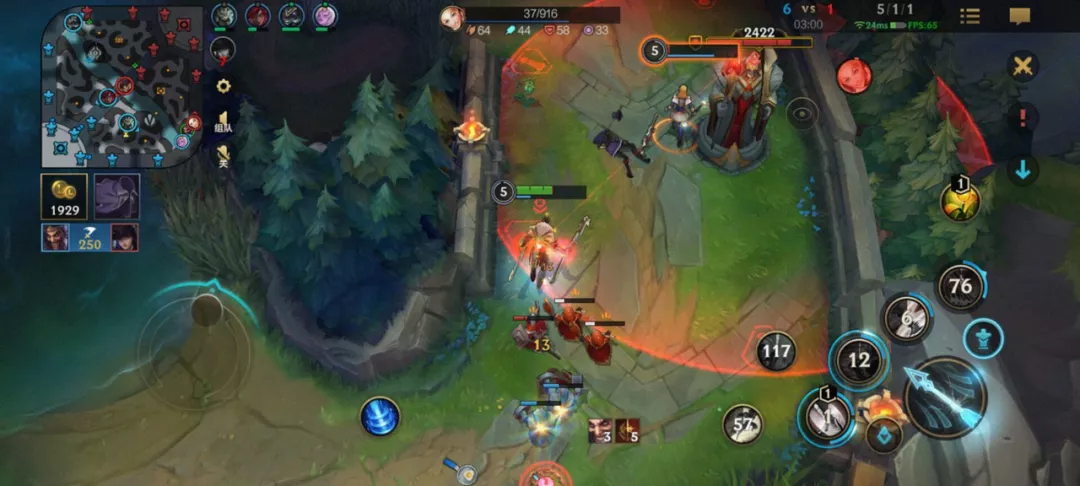Image resolution: width=1080 pixels, height=486 pixels.
Task: Use the summoner spell on 57 cooldown
Action: (742, 424)
